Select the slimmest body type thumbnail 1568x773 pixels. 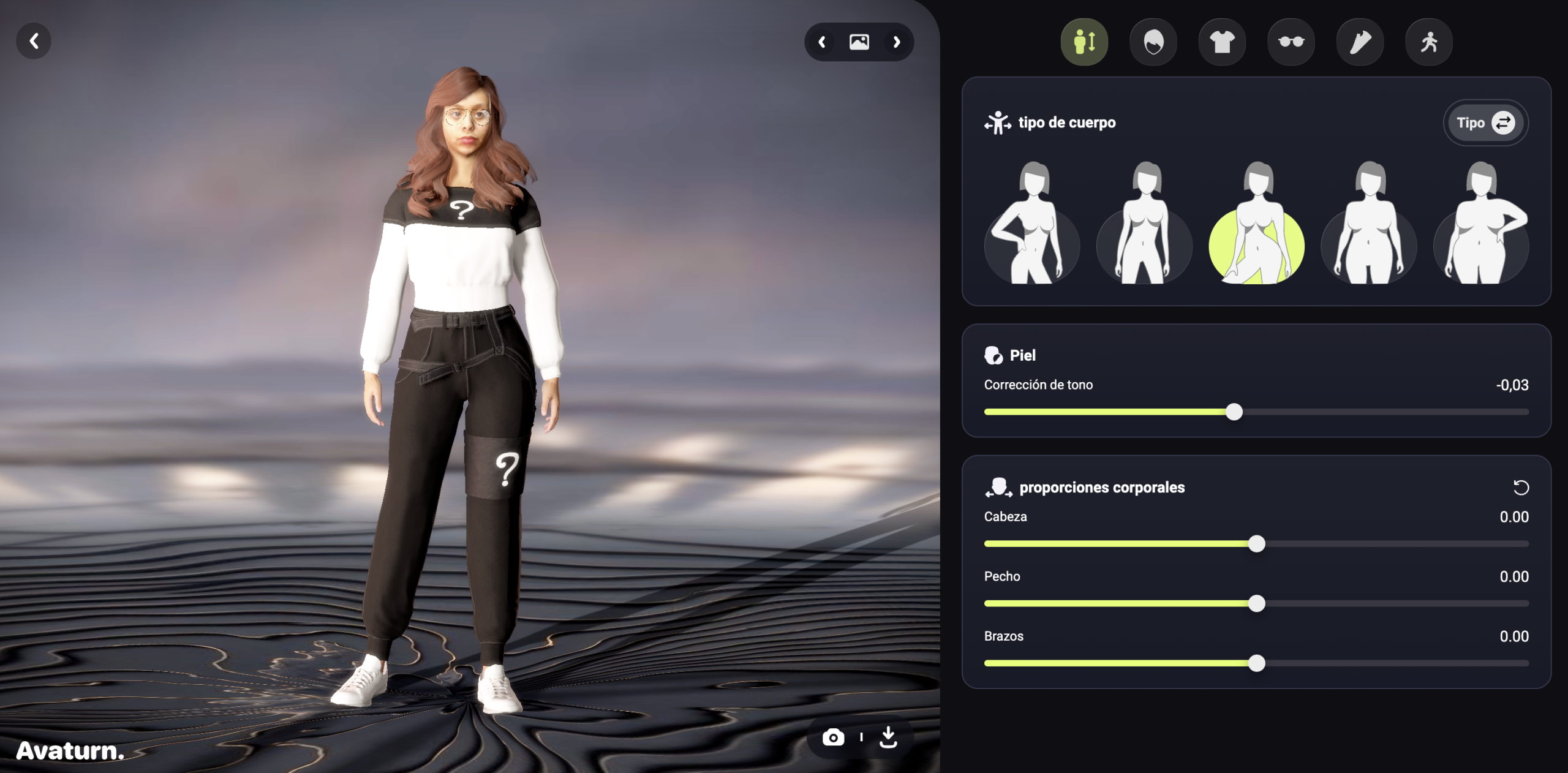pos(1032,225)
